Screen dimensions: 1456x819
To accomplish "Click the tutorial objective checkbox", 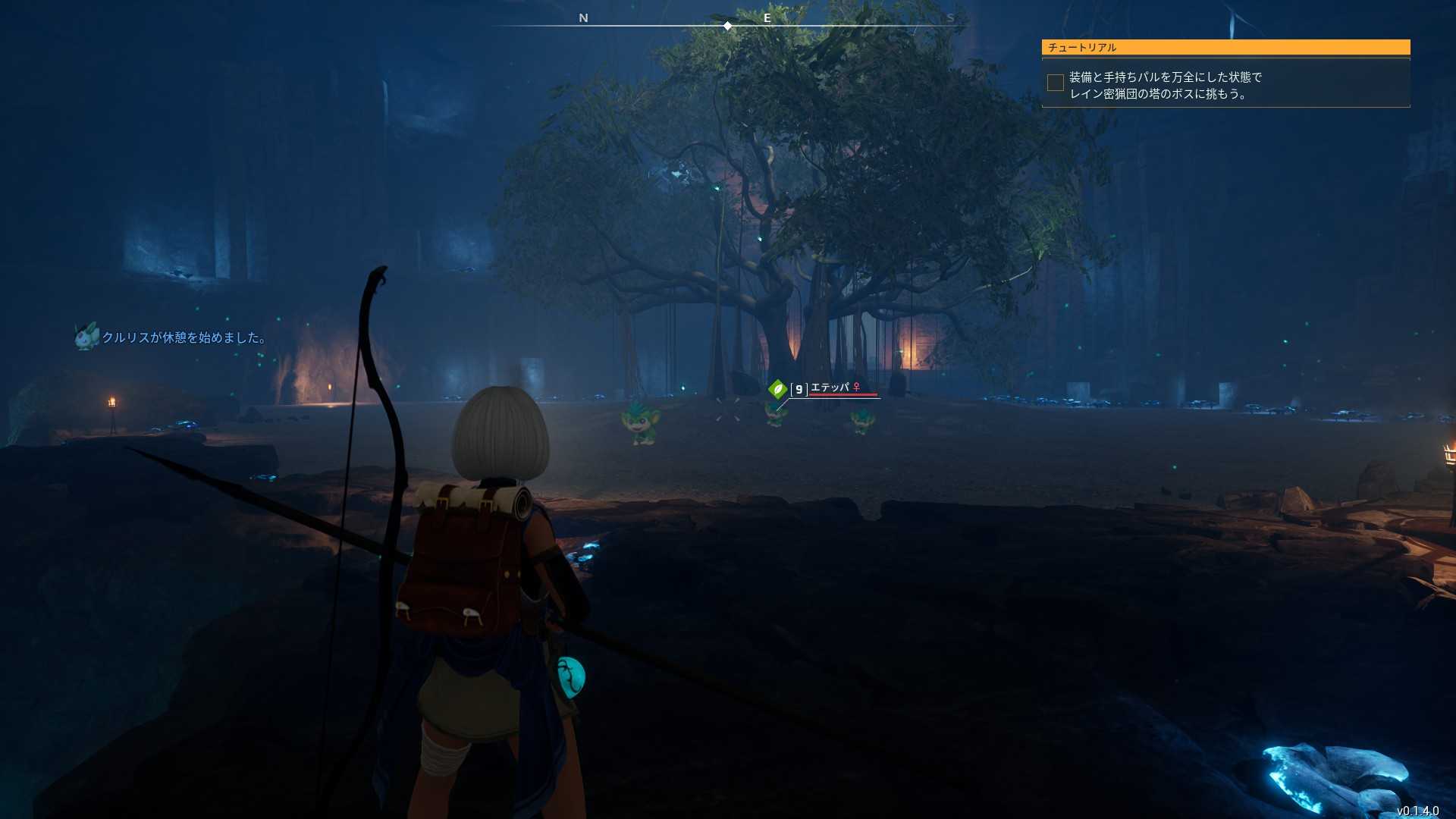I will [x=1055, y=83].
